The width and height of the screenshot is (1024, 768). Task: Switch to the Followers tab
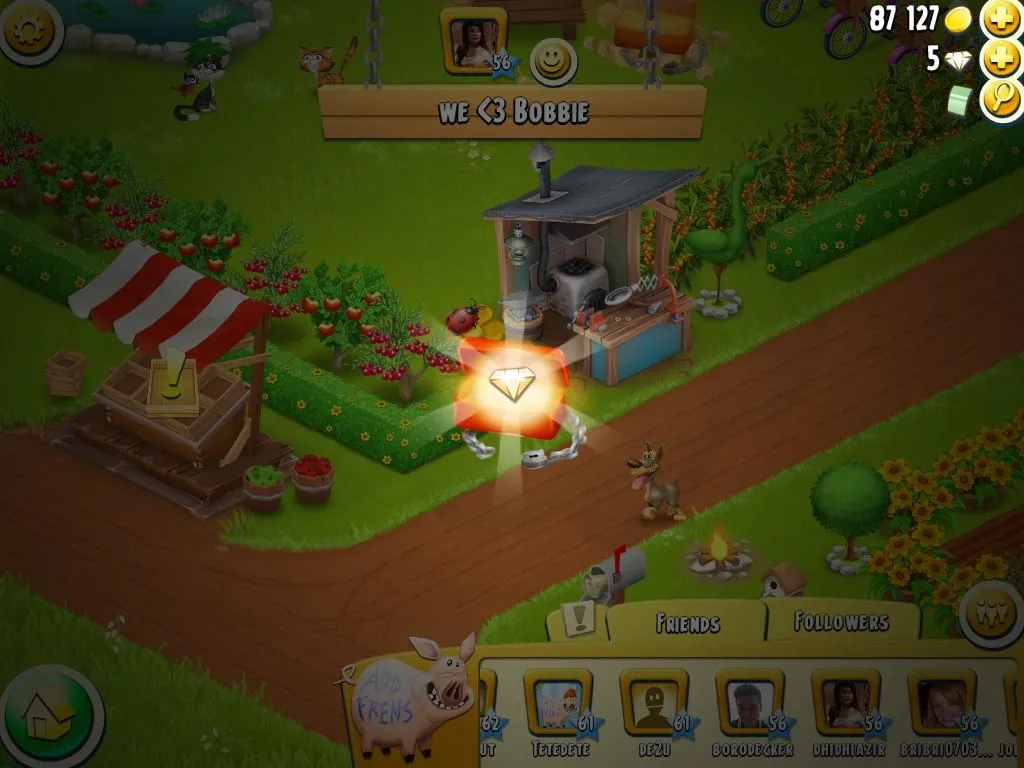[841, 622]
